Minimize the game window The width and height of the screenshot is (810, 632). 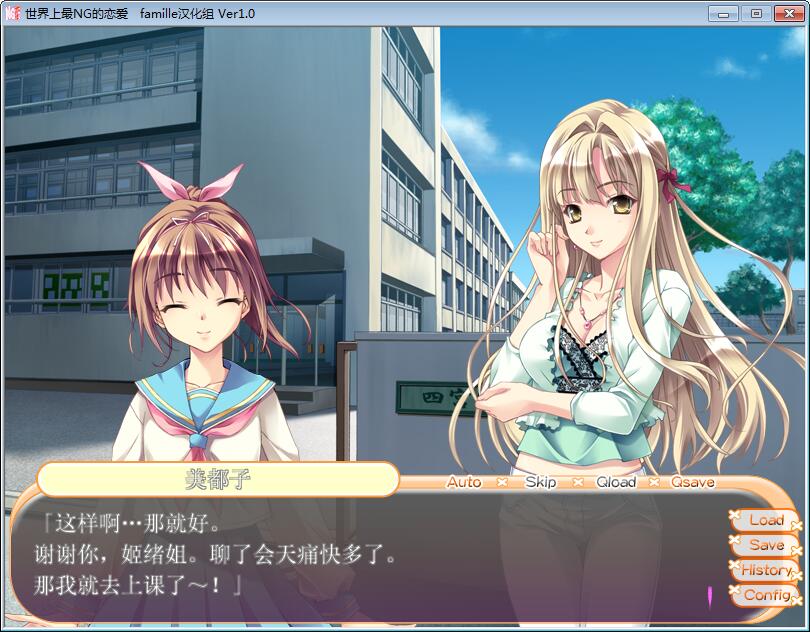click(726, 13)
